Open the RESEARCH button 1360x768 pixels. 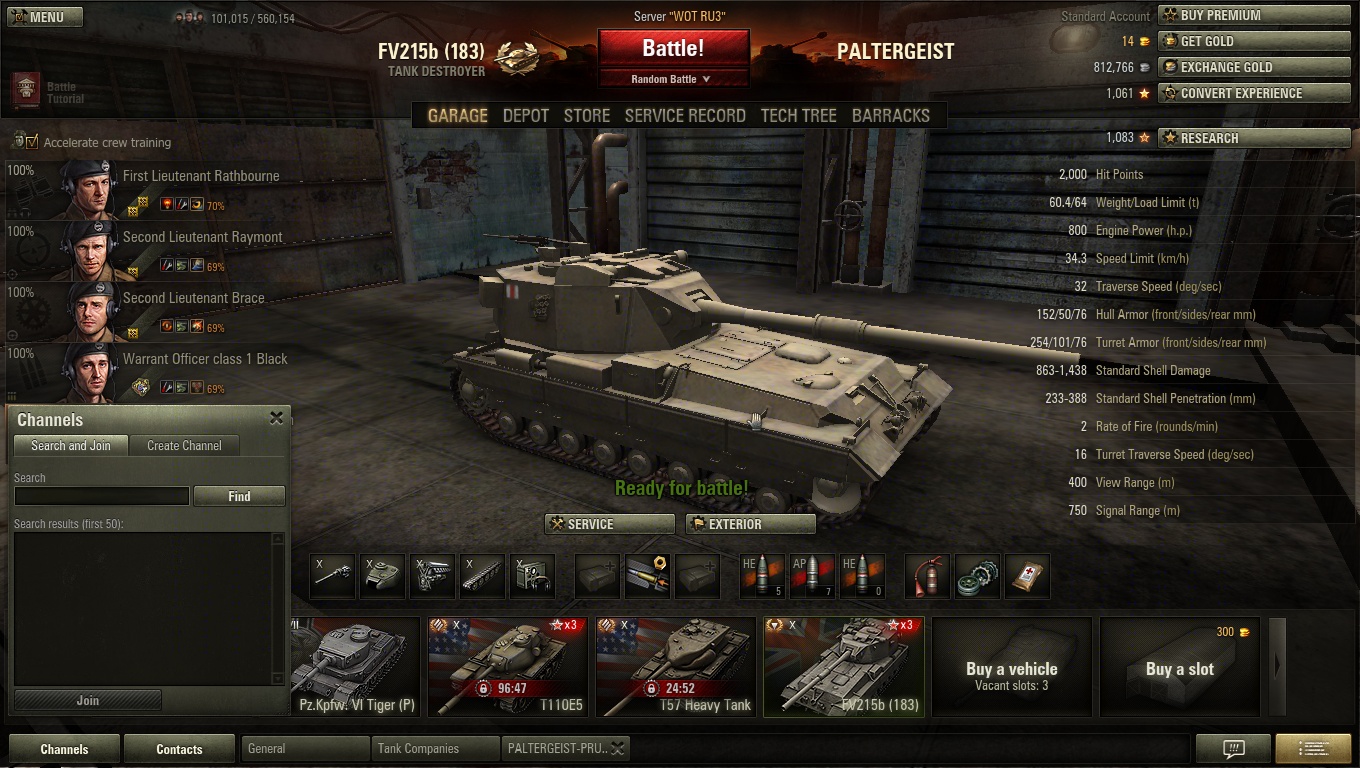click(x=1253, y=138)
